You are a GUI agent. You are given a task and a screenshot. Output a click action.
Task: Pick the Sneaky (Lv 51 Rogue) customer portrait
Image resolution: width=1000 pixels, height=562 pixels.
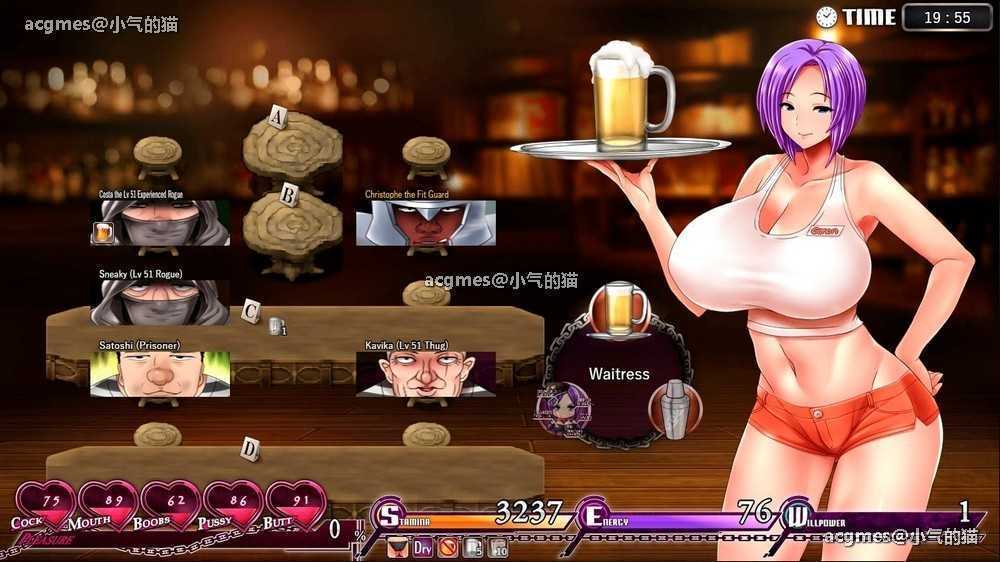pos(160,302)
